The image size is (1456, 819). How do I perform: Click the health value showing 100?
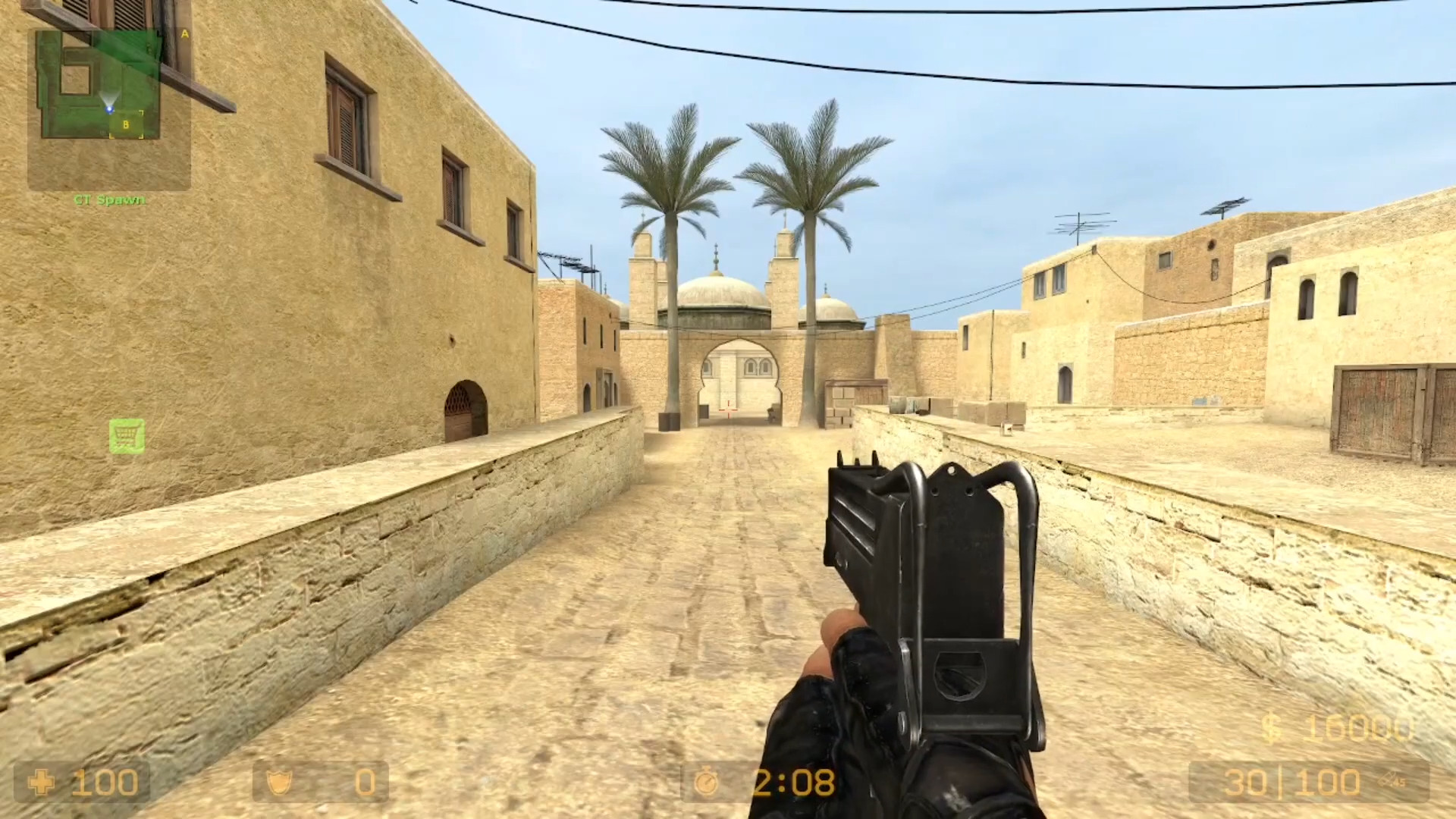click(106, 782)
